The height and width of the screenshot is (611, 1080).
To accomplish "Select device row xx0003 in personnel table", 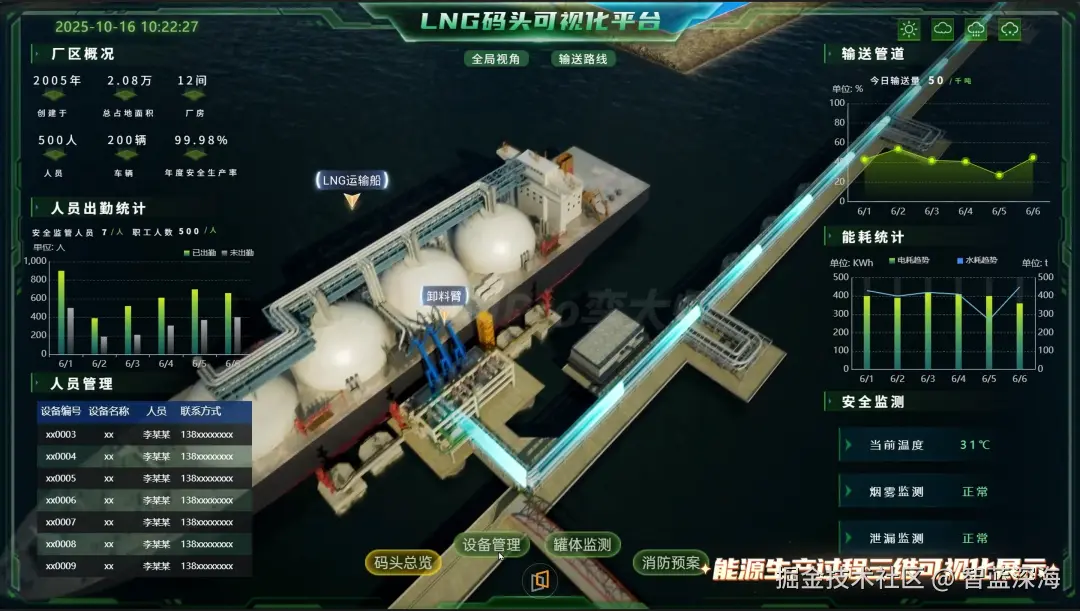I will pos(144,434).
